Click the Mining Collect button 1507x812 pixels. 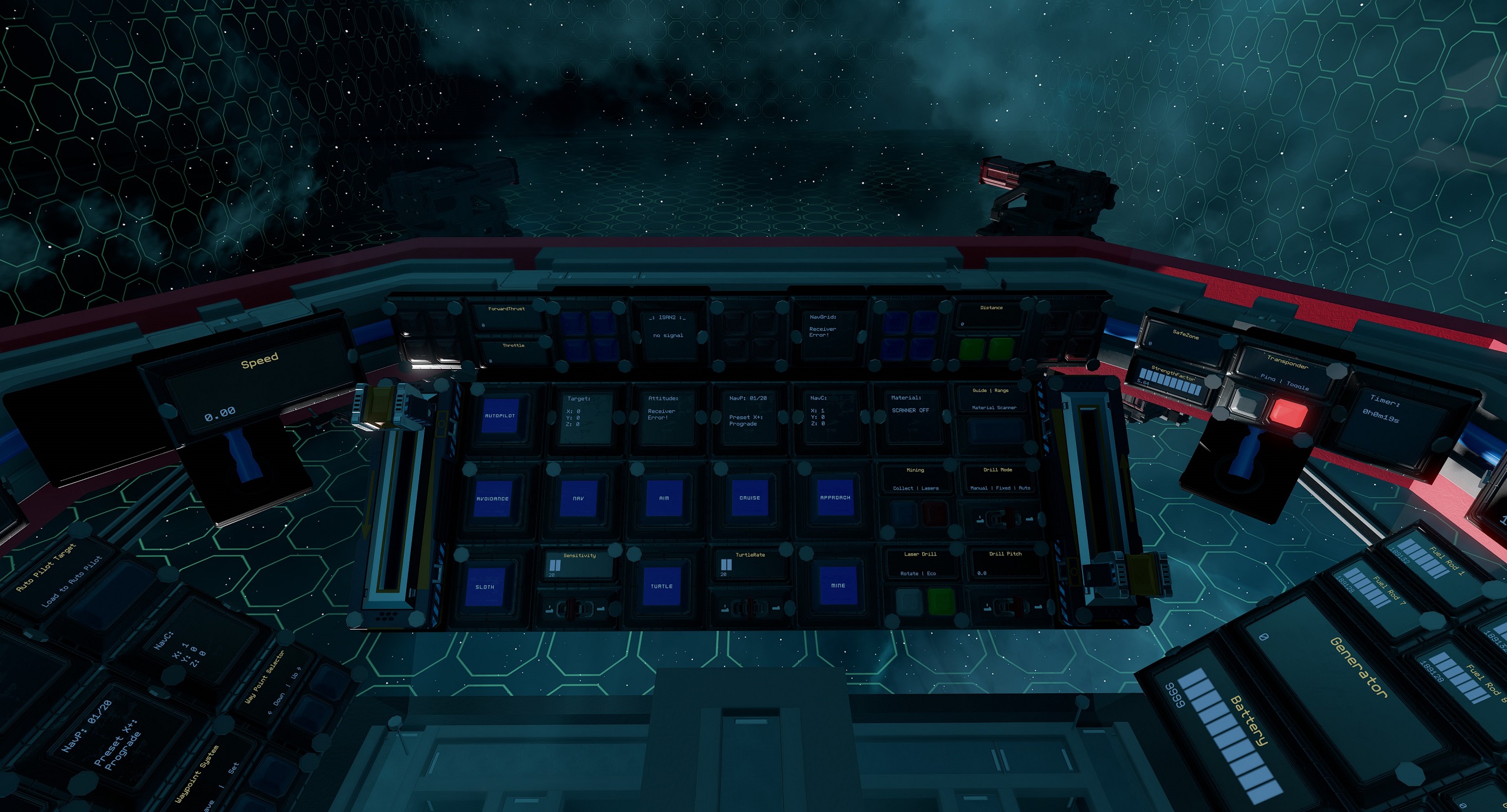902,514
